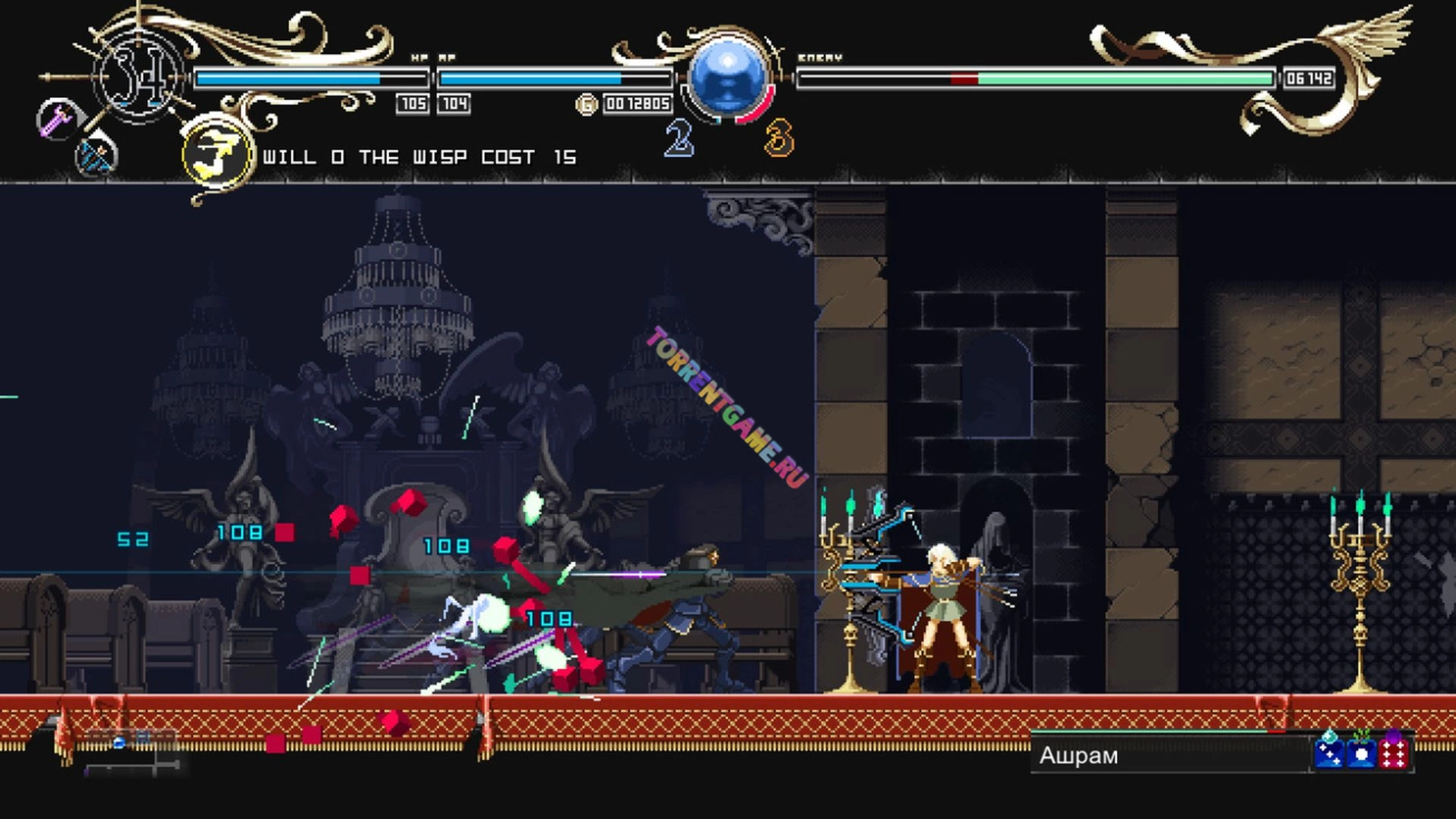1456x819 pixels.
Task: Click the orange fire spirit level 3
Action: tap(779, 139)
